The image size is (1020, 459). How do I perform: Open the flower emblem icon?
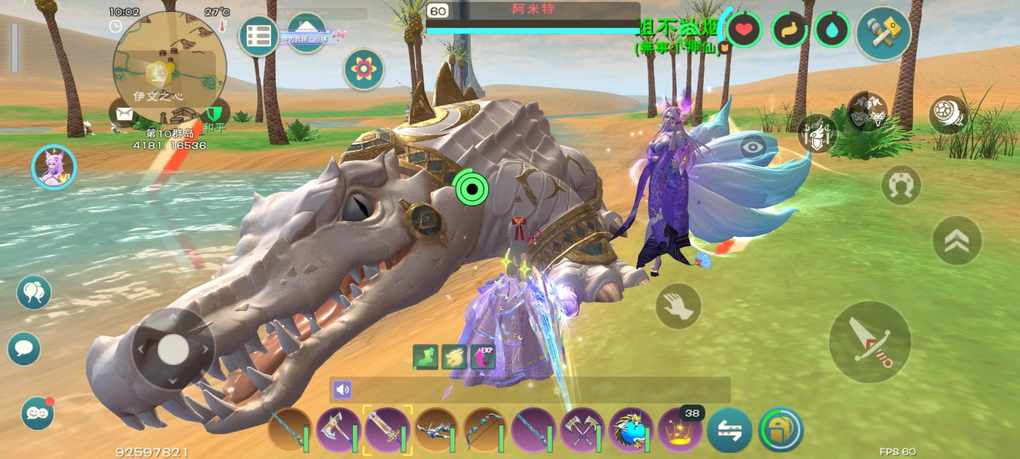coord(364,69)
